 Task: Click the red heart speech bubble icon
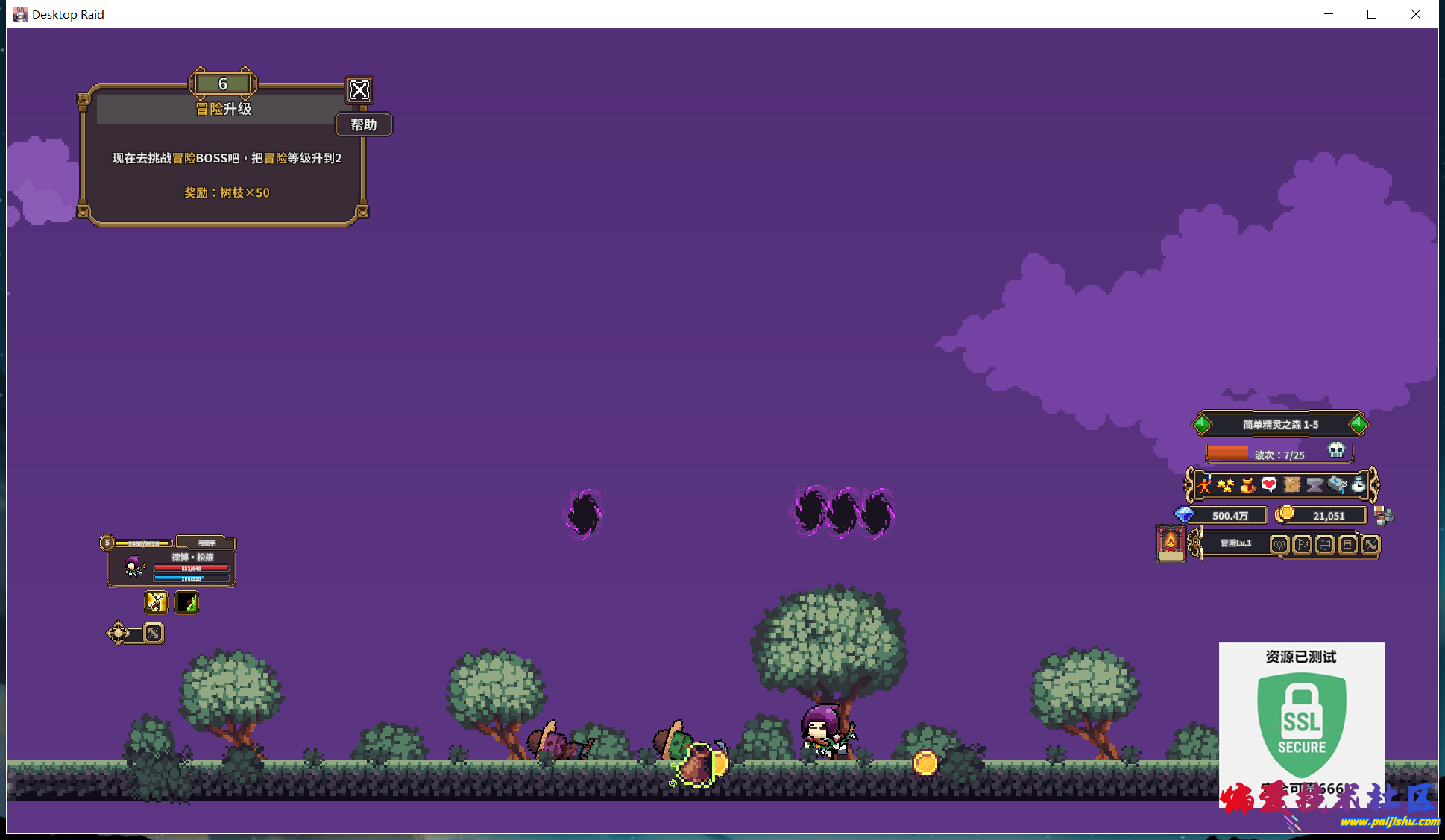pyautogui.click(x=1269, y=485)
